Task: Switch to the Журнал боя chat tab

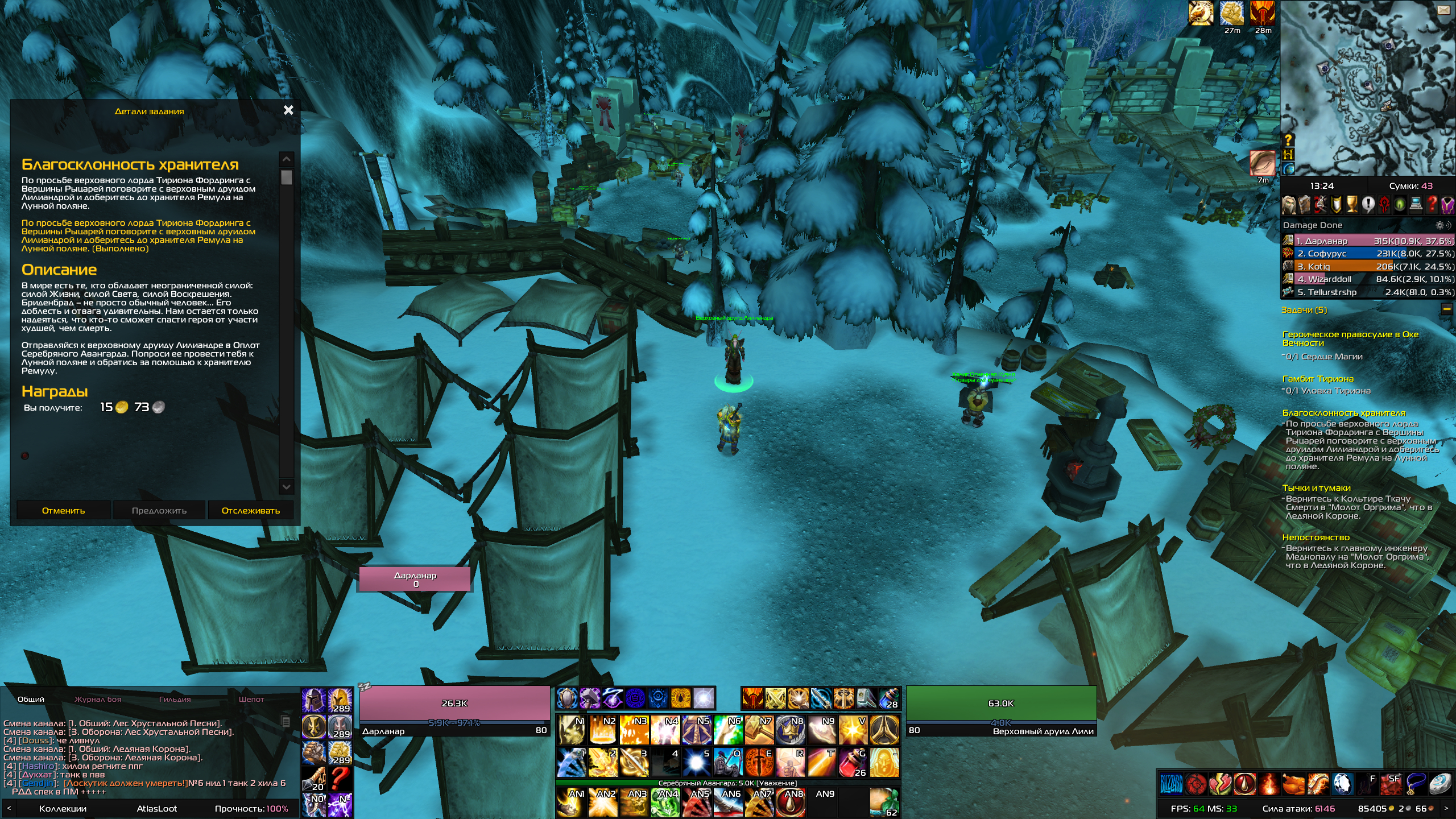Action: tap(98, 699)
